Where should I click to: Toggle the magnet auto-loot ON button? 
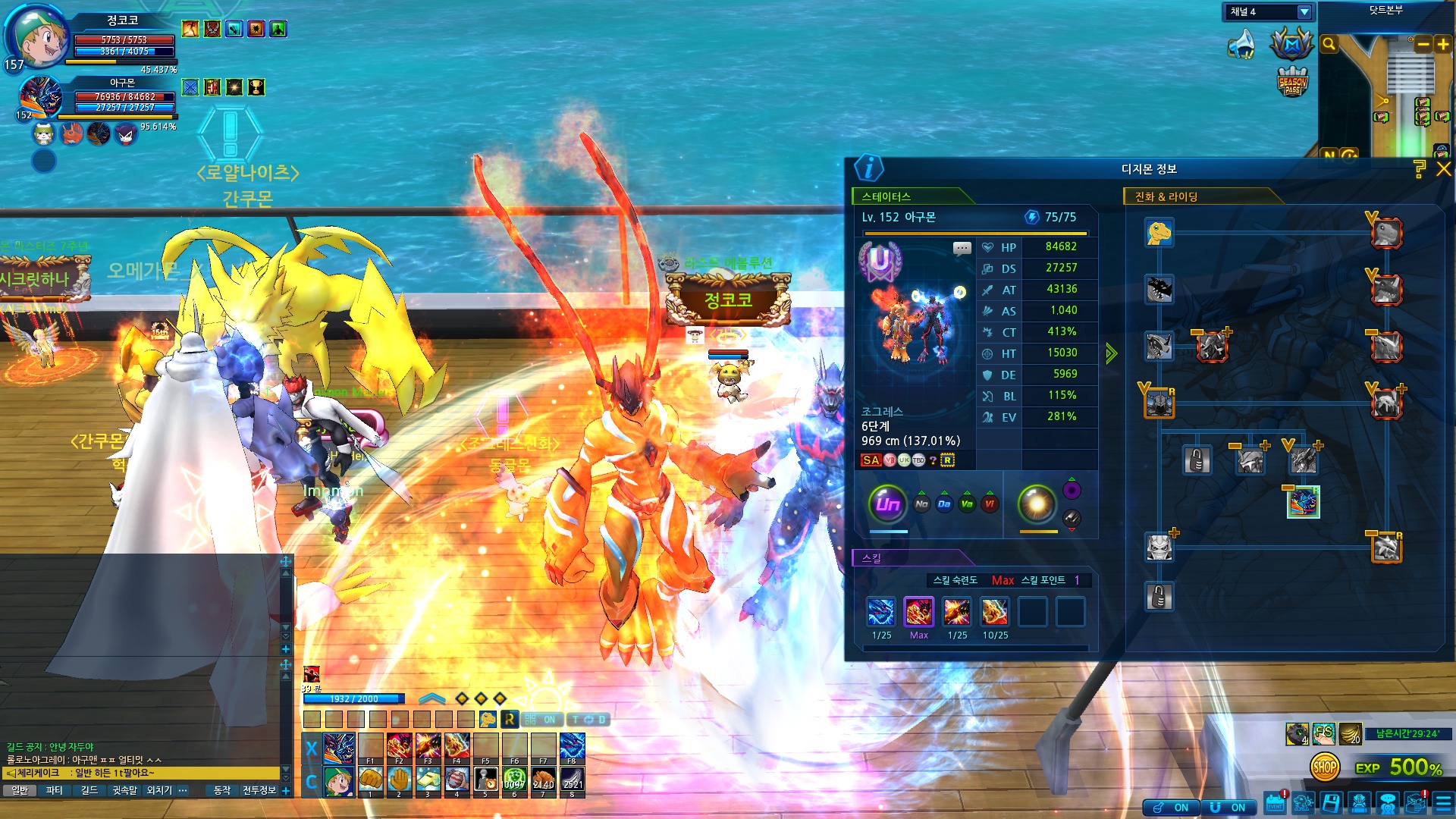tap(1228, 808)
